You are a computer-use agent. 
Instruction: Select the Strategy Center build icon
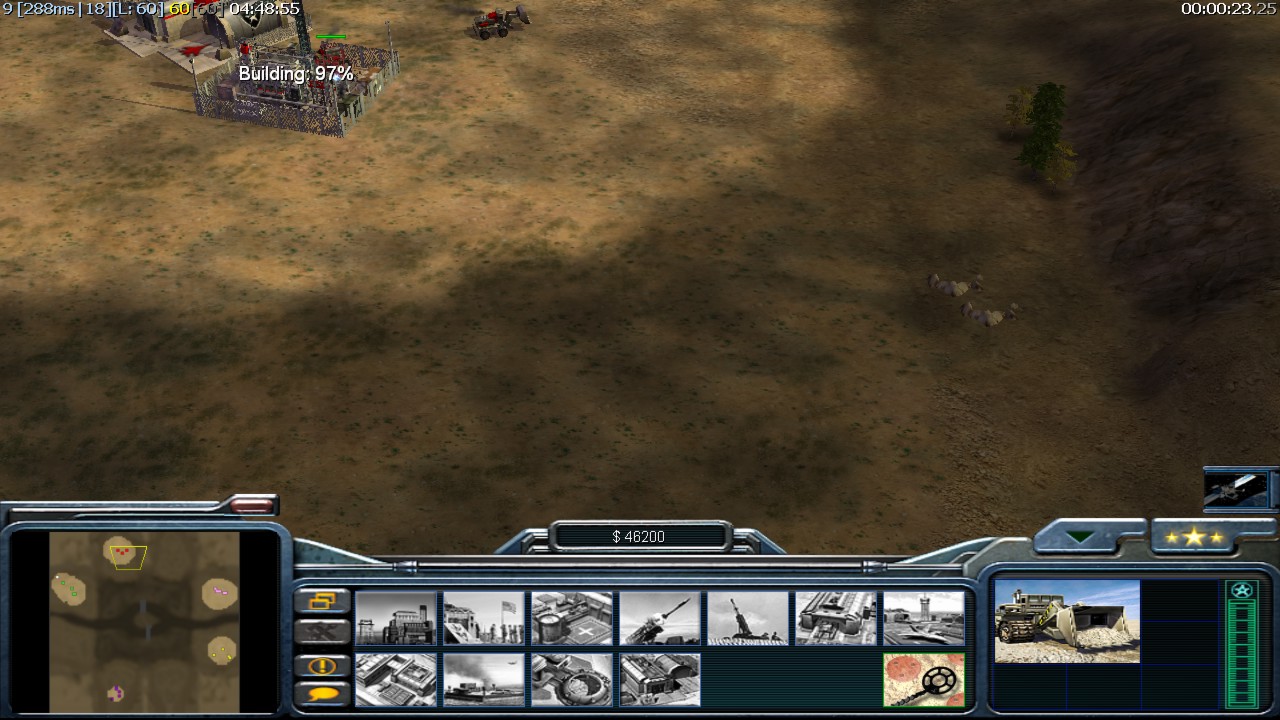(396, 680)
